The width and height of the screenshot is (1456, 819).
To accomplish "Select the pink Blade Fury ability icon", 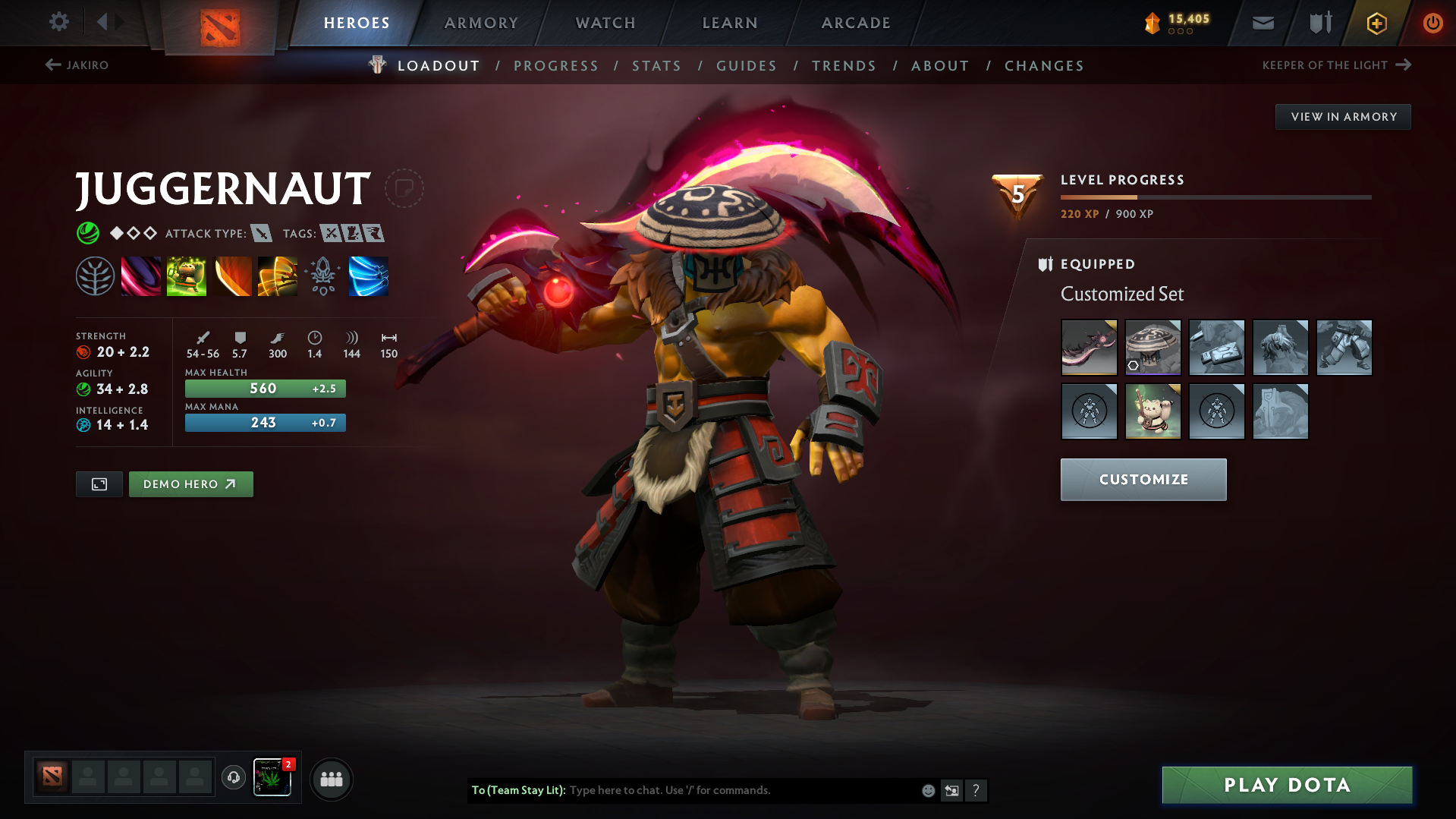I will point(141,276).
